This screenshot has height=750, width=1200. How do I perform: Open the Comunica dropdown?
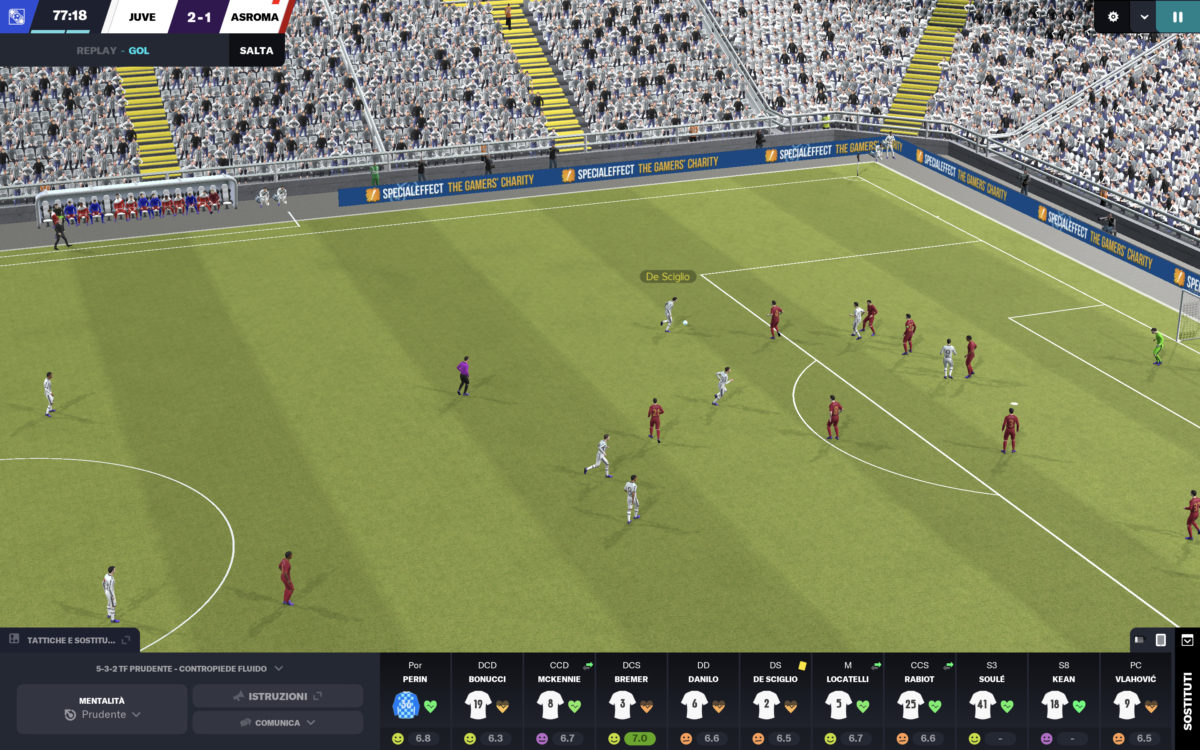tap(277, 723)
